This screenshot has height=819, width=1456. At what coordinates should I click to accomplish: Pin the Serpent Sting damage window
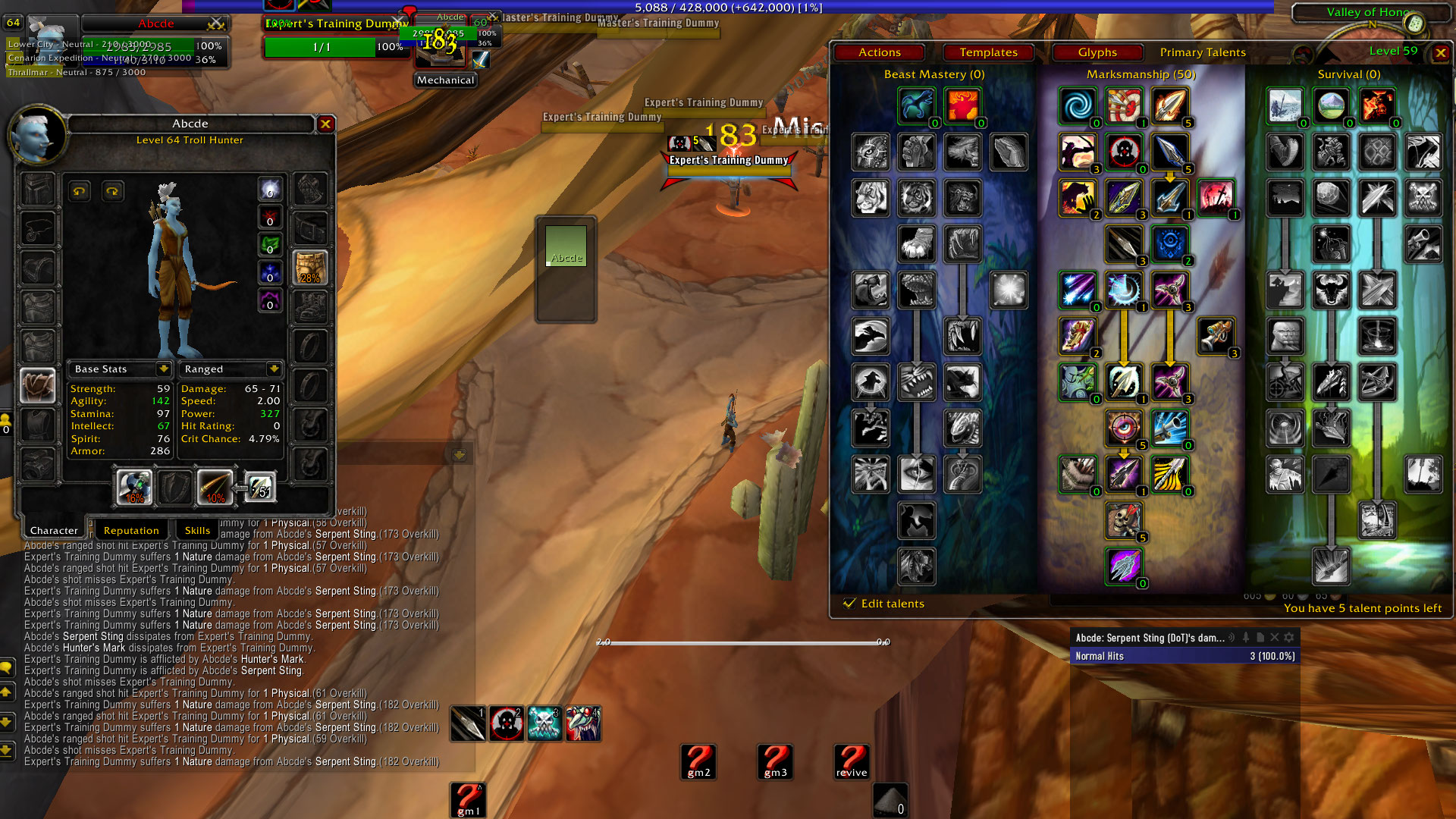(1246, 639)
